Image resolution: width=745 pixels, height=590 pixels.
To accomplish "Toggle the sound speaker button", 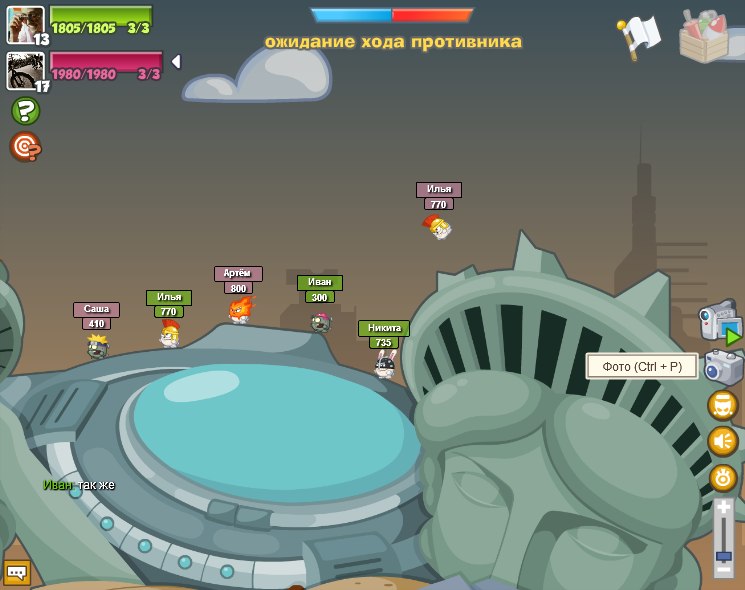I will (722, 441).
